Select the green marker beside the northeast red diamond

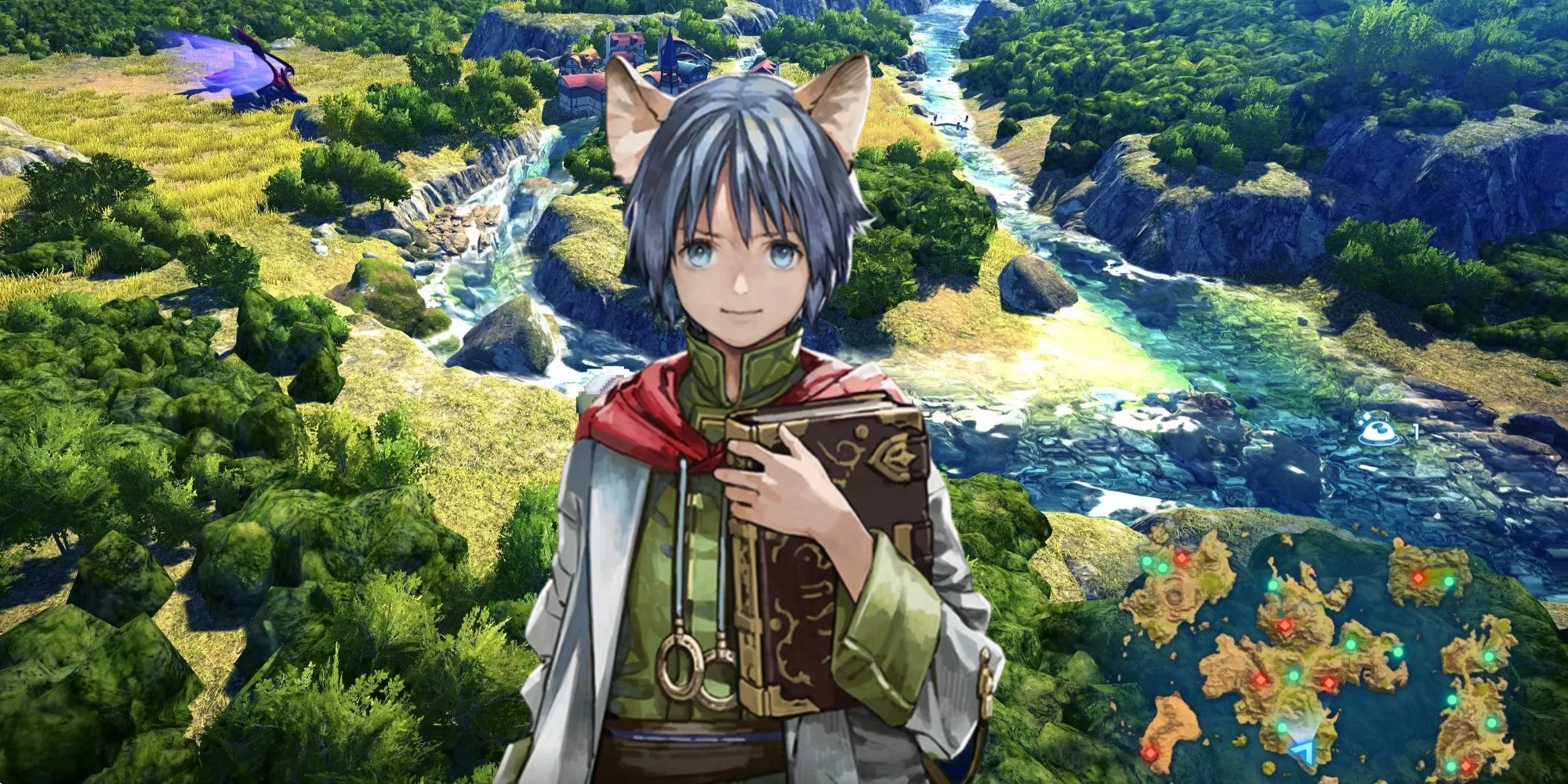1447,583
